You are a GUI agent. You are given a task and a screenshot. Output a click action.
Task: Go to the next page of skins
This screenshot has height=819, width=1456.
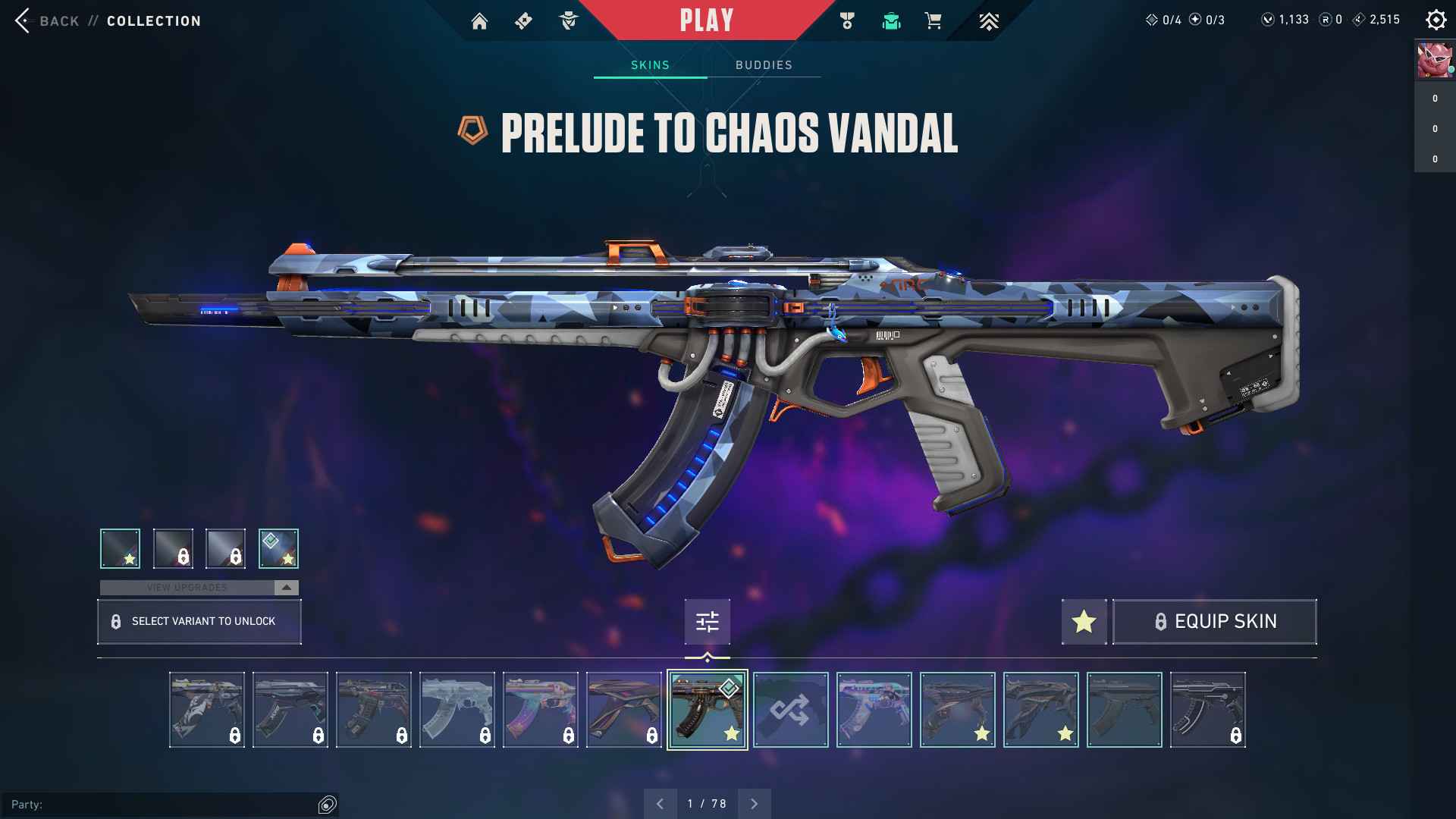(754, 804)
